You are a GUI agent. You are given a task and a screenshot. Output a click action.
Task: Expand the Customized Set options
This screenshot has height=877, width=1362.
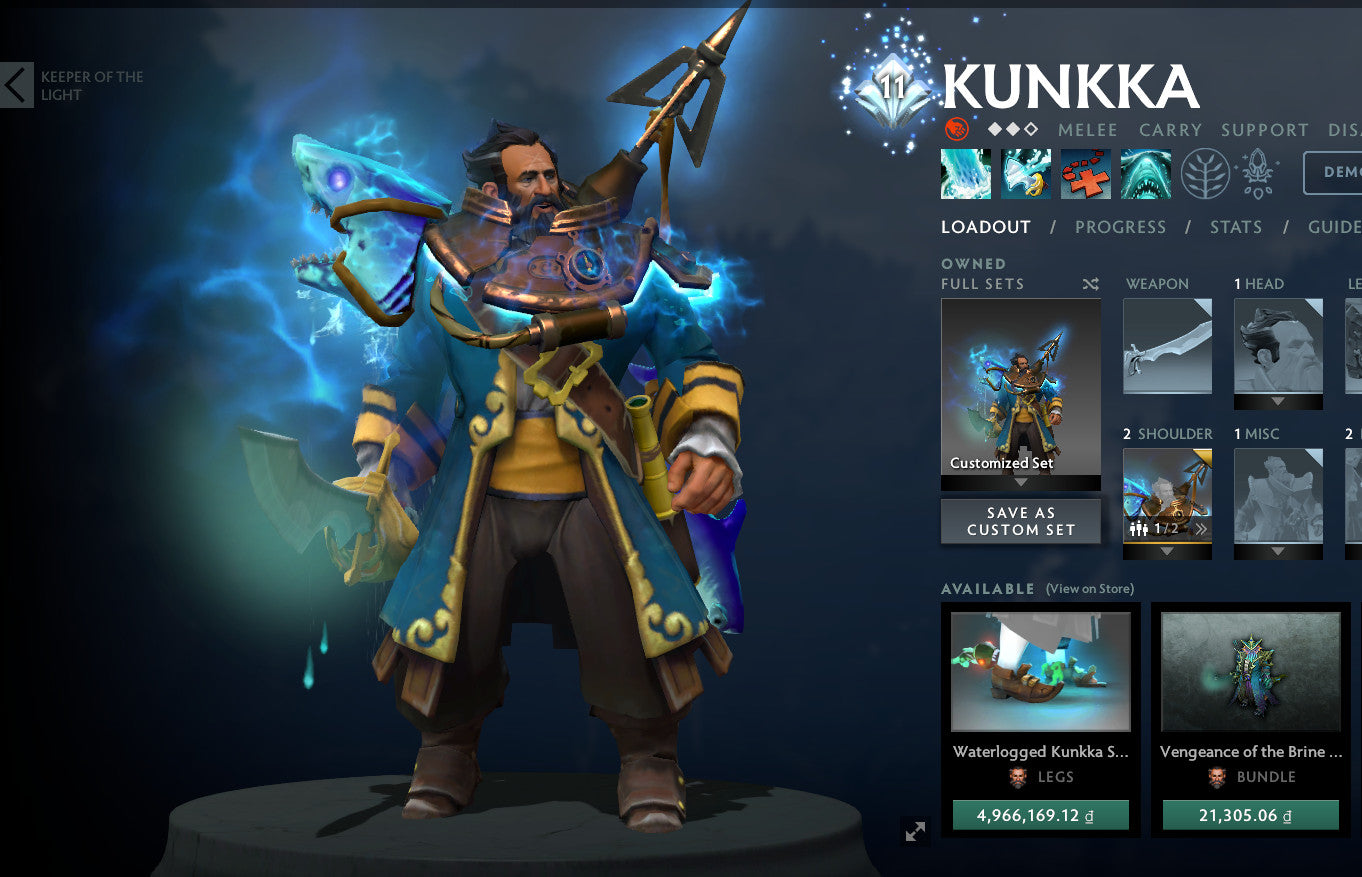[1020, 479]
